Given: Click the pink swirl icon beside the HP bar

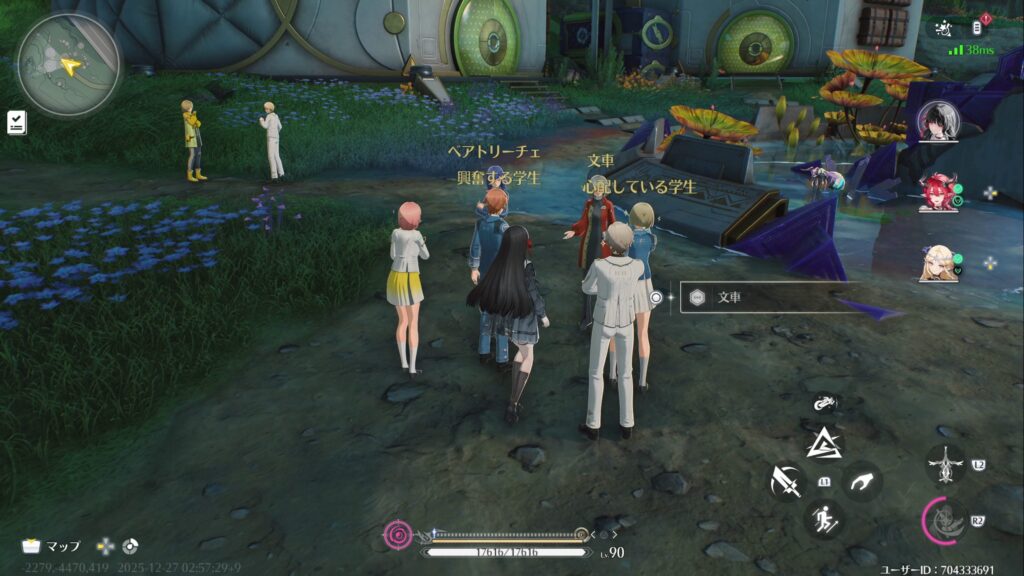Looking at the screenshot, I should [398, 535].
